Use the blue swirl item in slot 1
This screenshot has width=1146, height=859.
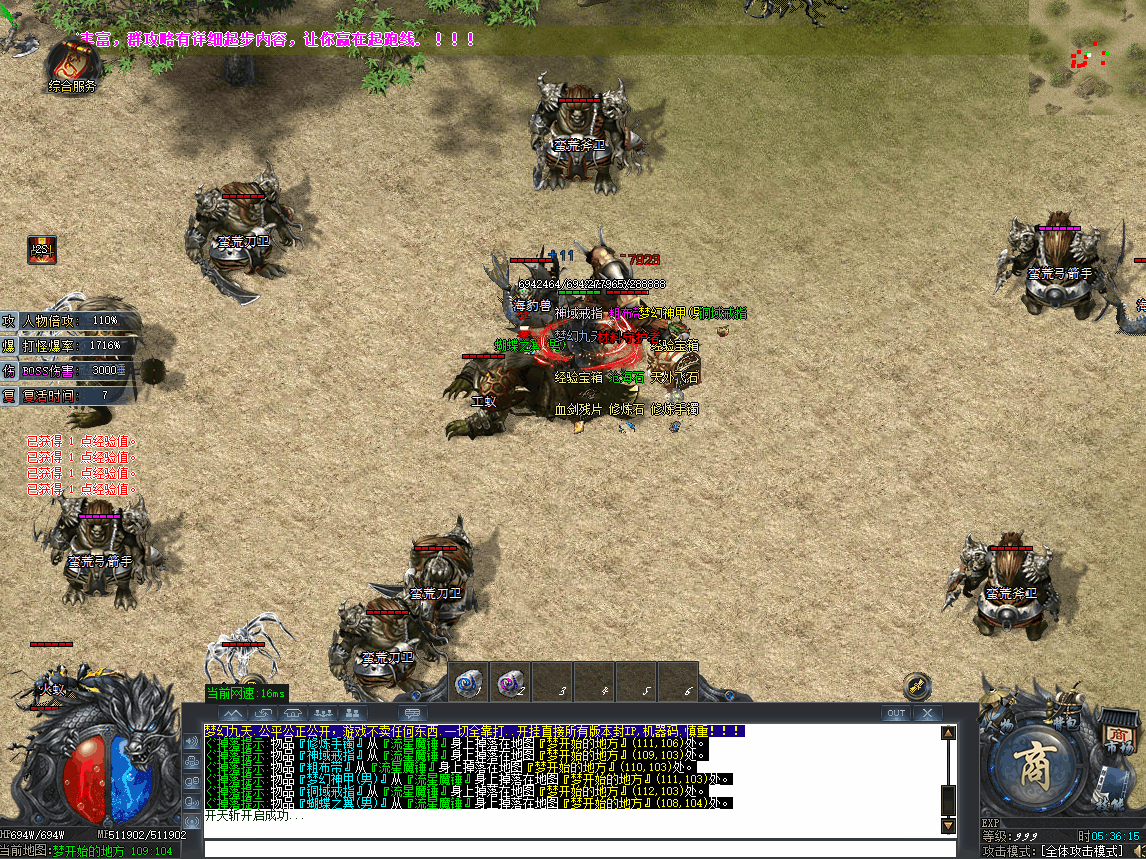point(468,681)
